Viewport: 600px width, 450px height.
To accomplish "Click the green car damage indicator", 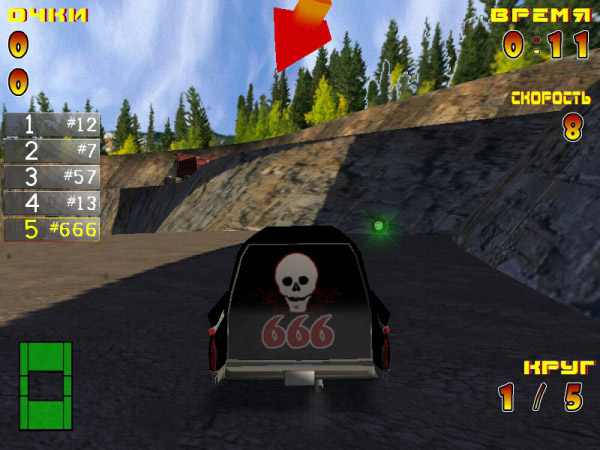I will click(46, 385).
